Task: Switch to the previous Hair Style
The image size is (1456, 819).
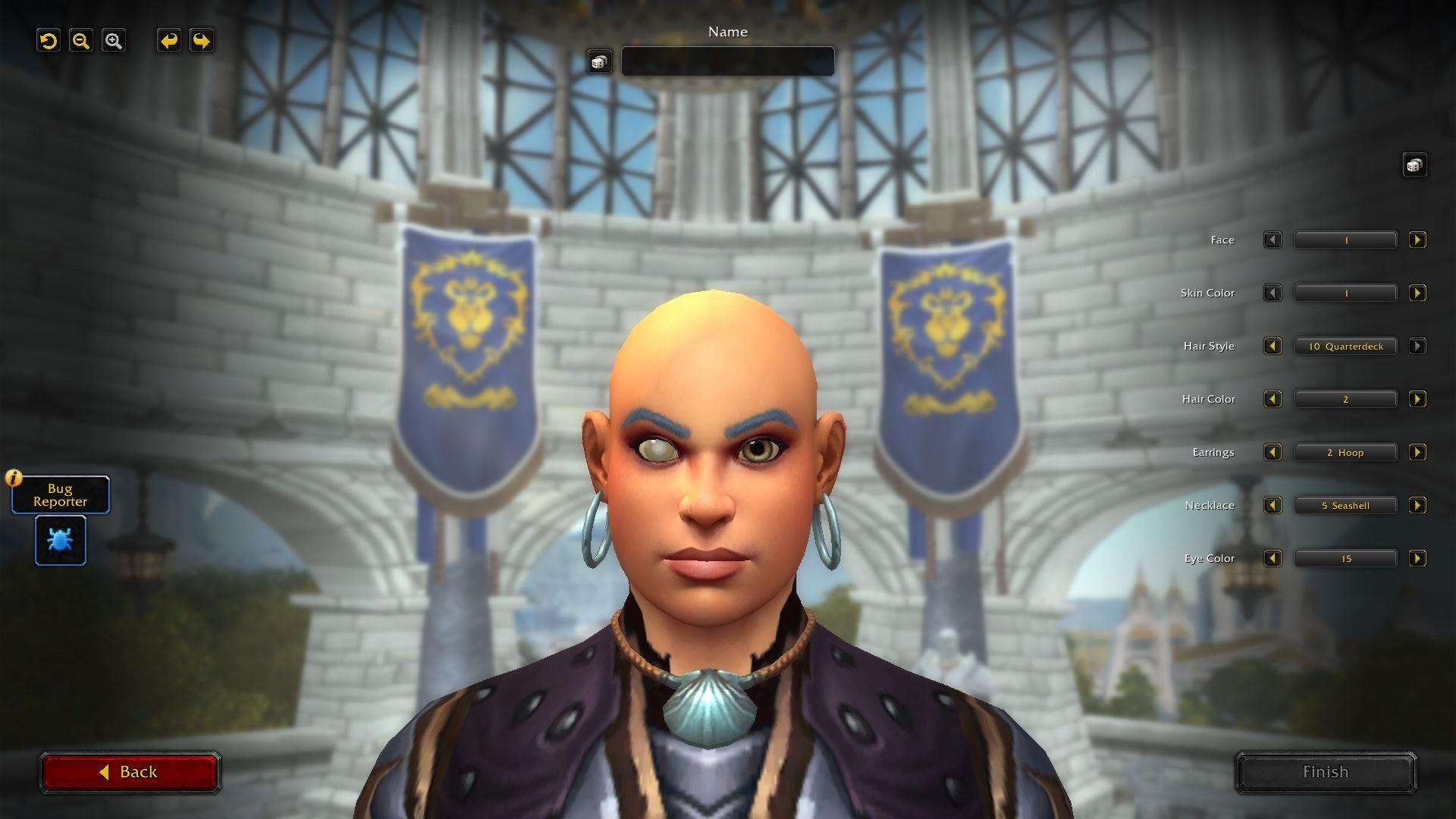Action: coord(1272,346)
